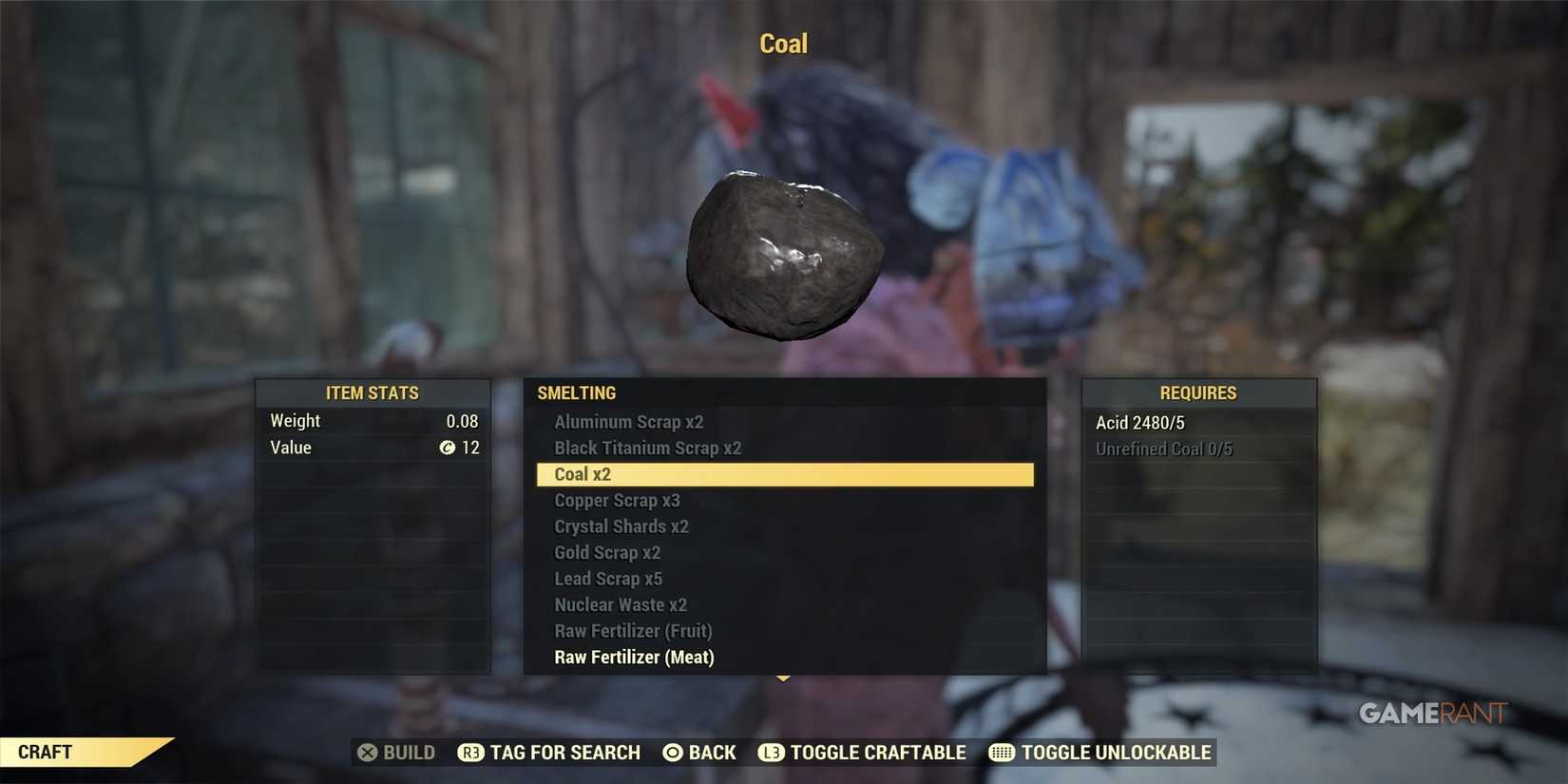Click the coal rock preview image
This screenshot has width=1568, height=784.
(785, 252)
